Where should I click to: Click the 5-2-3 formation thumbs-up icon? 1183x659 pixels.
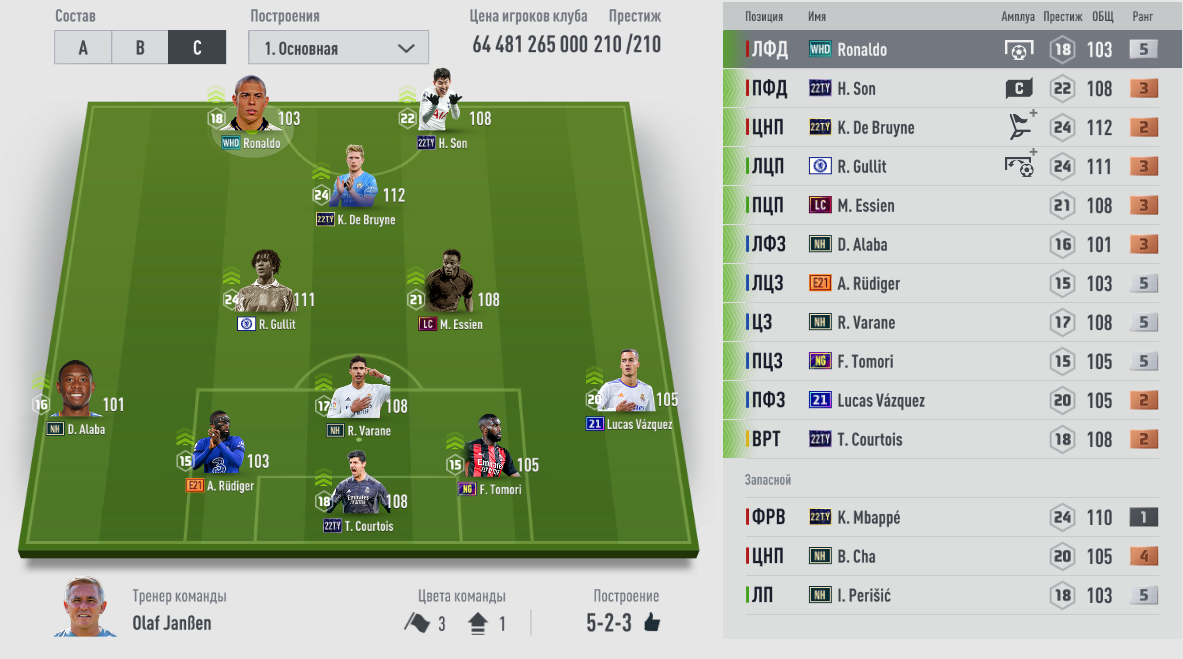click(653, 623)
